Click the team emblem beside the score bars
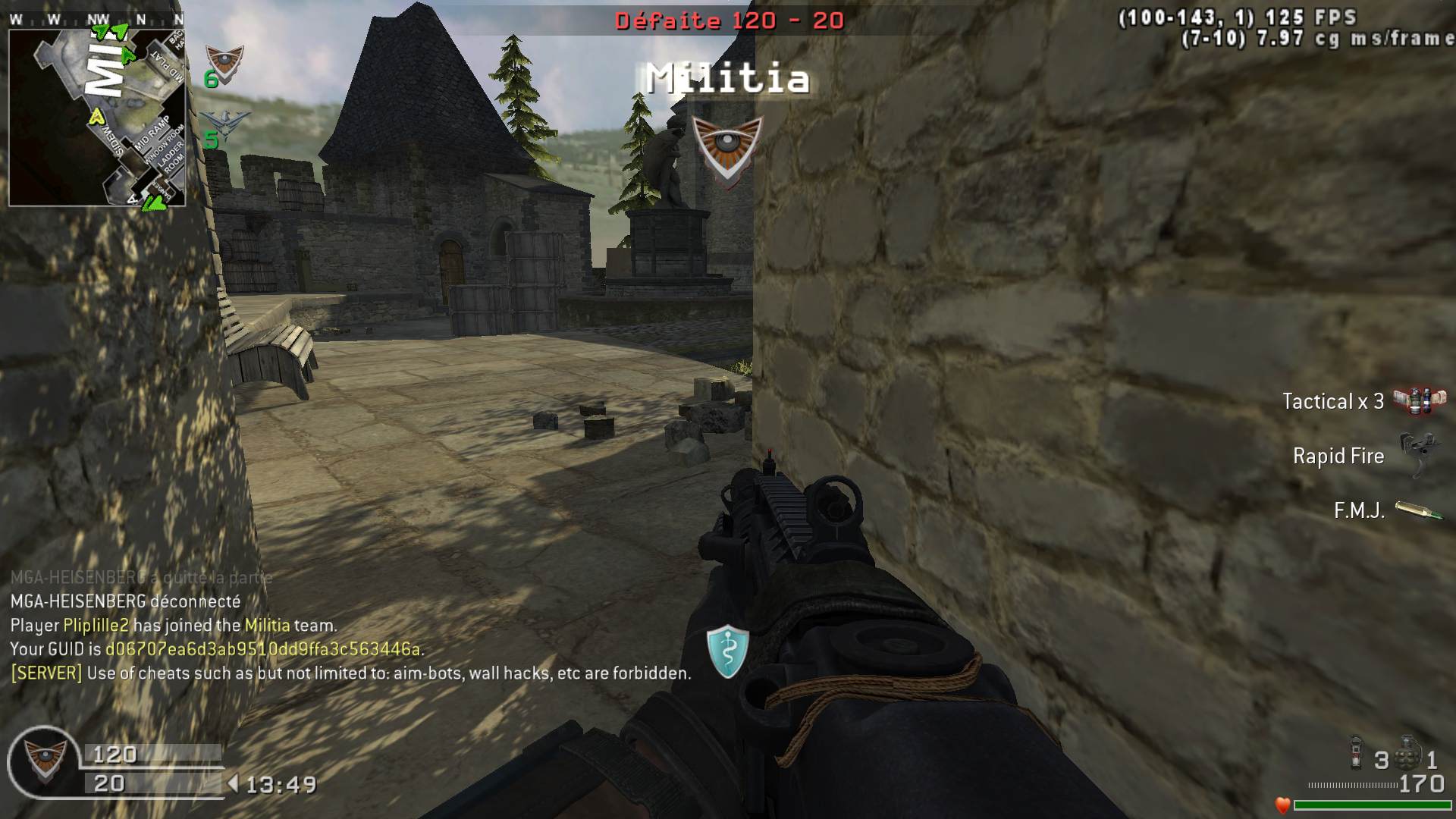 click(x=44, y=759)
